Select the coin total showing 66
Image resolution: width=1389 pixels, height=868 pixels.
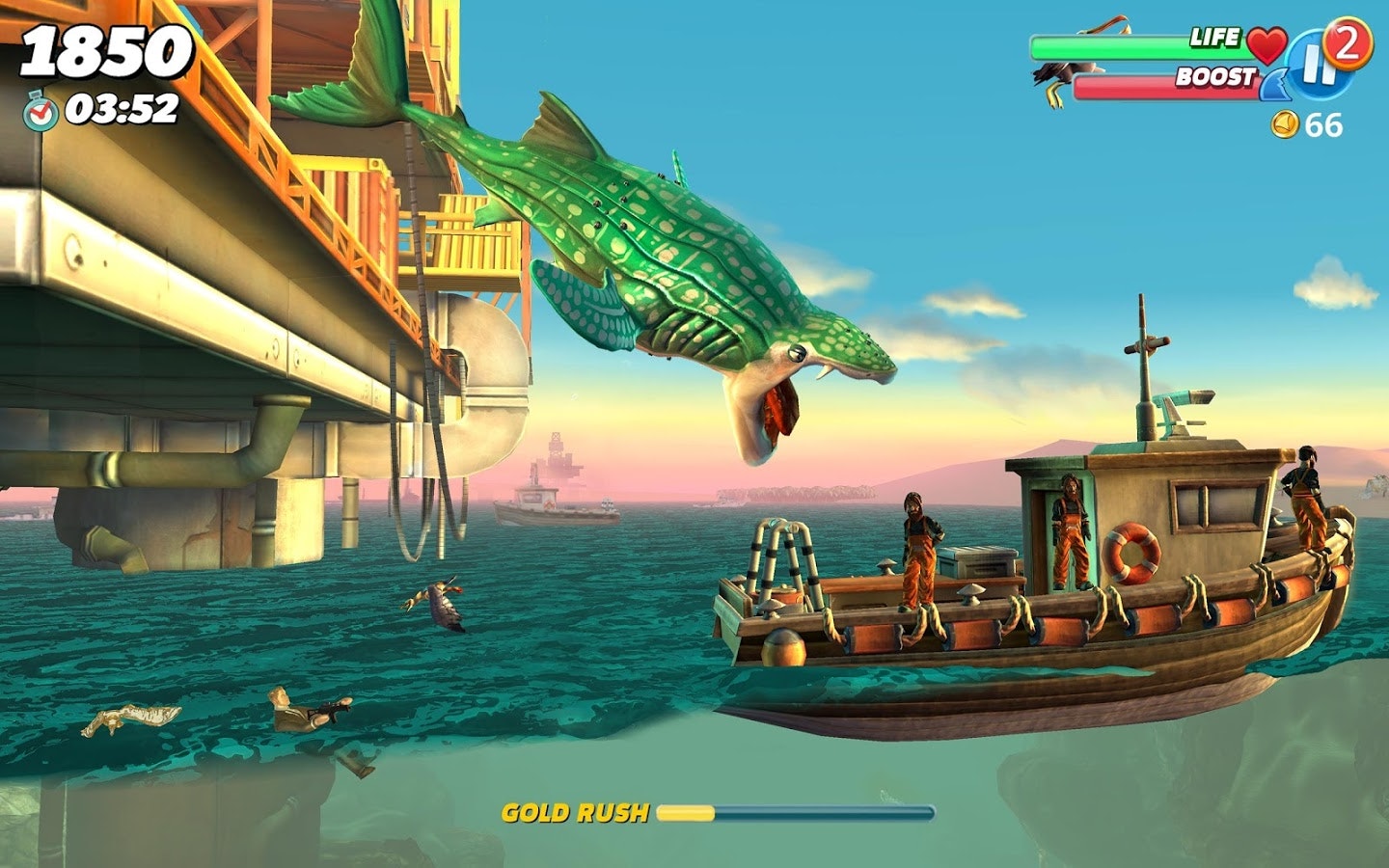point(1324,123)
